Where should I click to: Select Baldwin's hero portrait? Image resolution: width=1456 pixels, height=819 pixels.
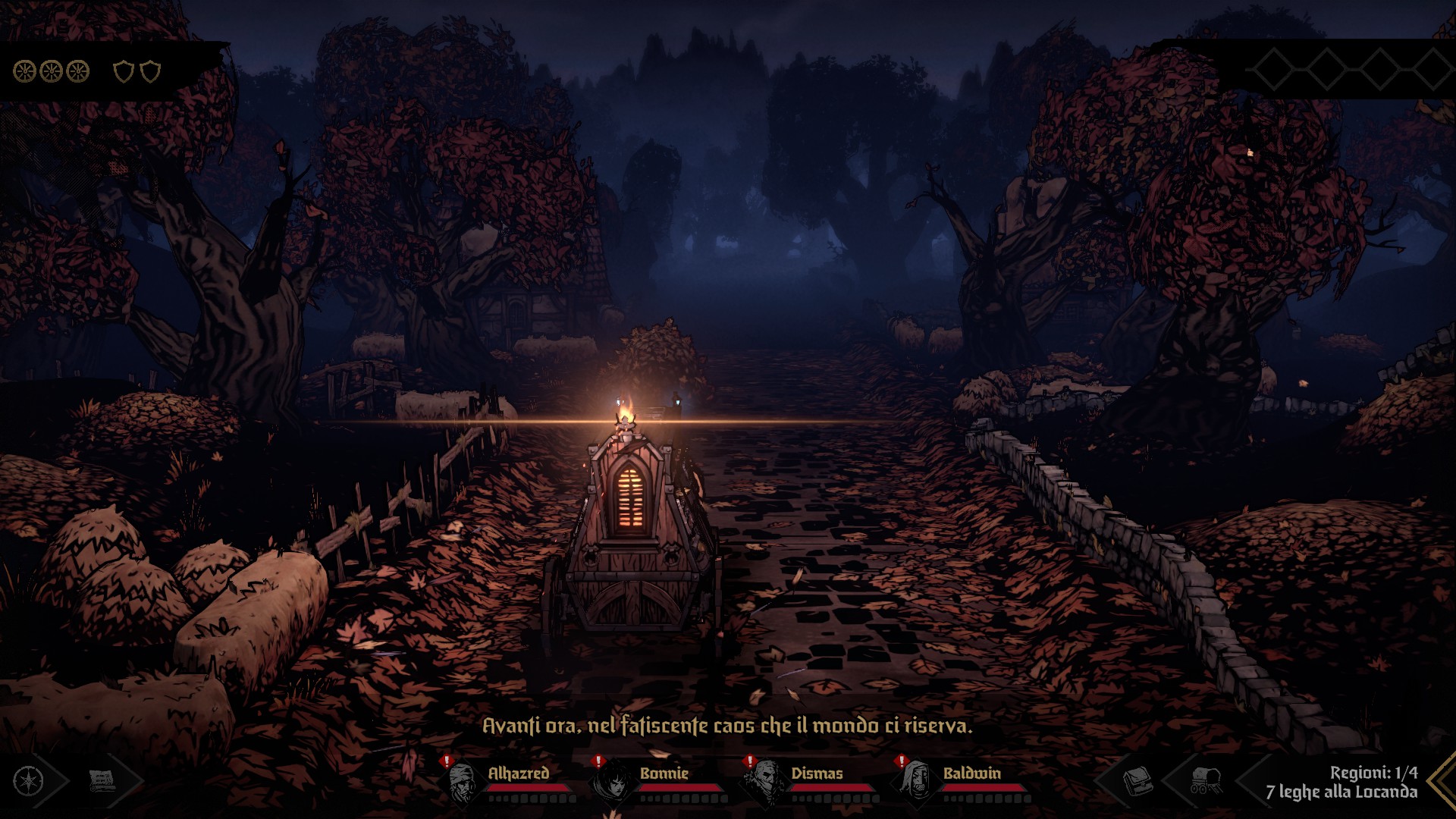[x=916, y=782]
